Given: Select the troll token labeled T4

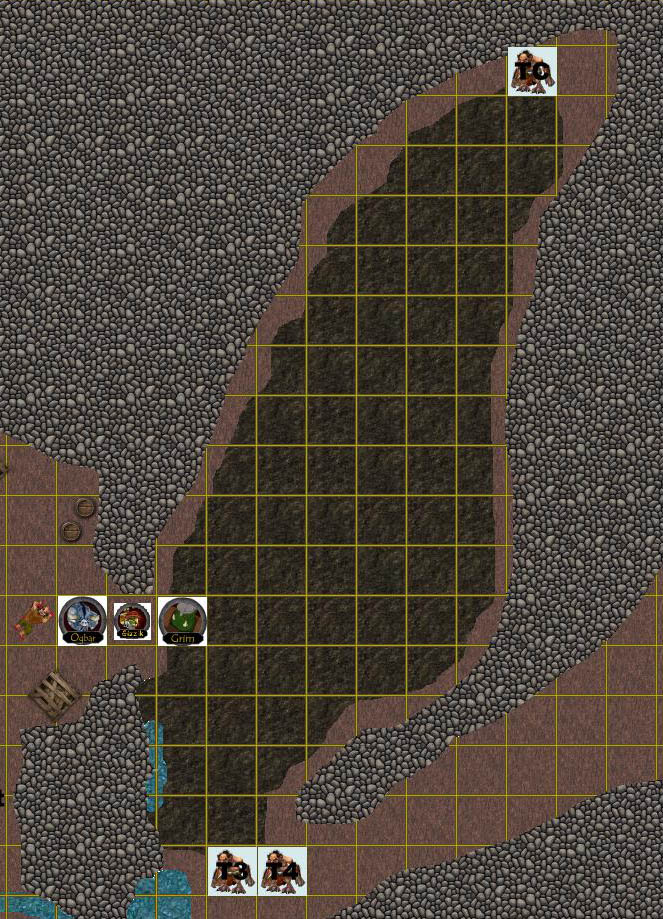Looking at the screenshot, I should tap(282, 870).
